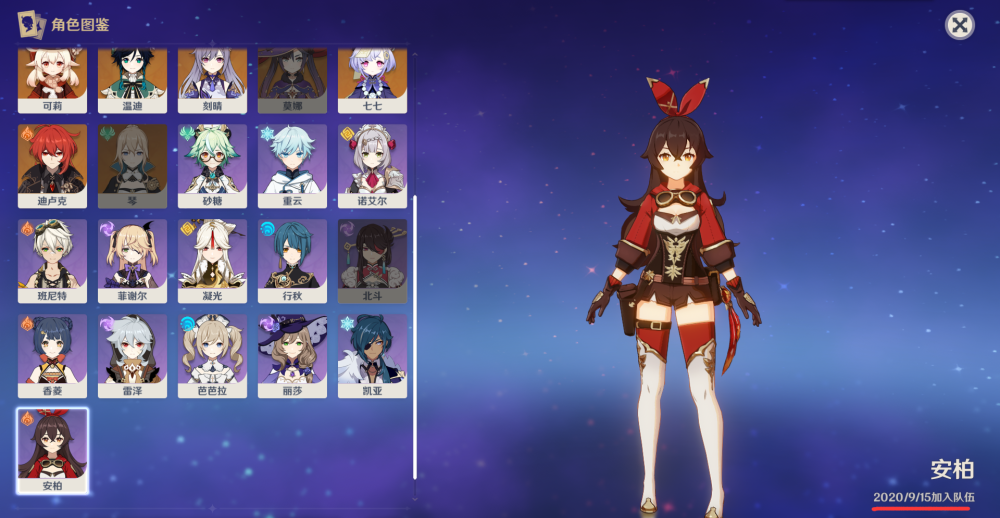This screenshot has height=518, width=1000.
Task: Click the 北斗 character tile
Action: (372, 260)
